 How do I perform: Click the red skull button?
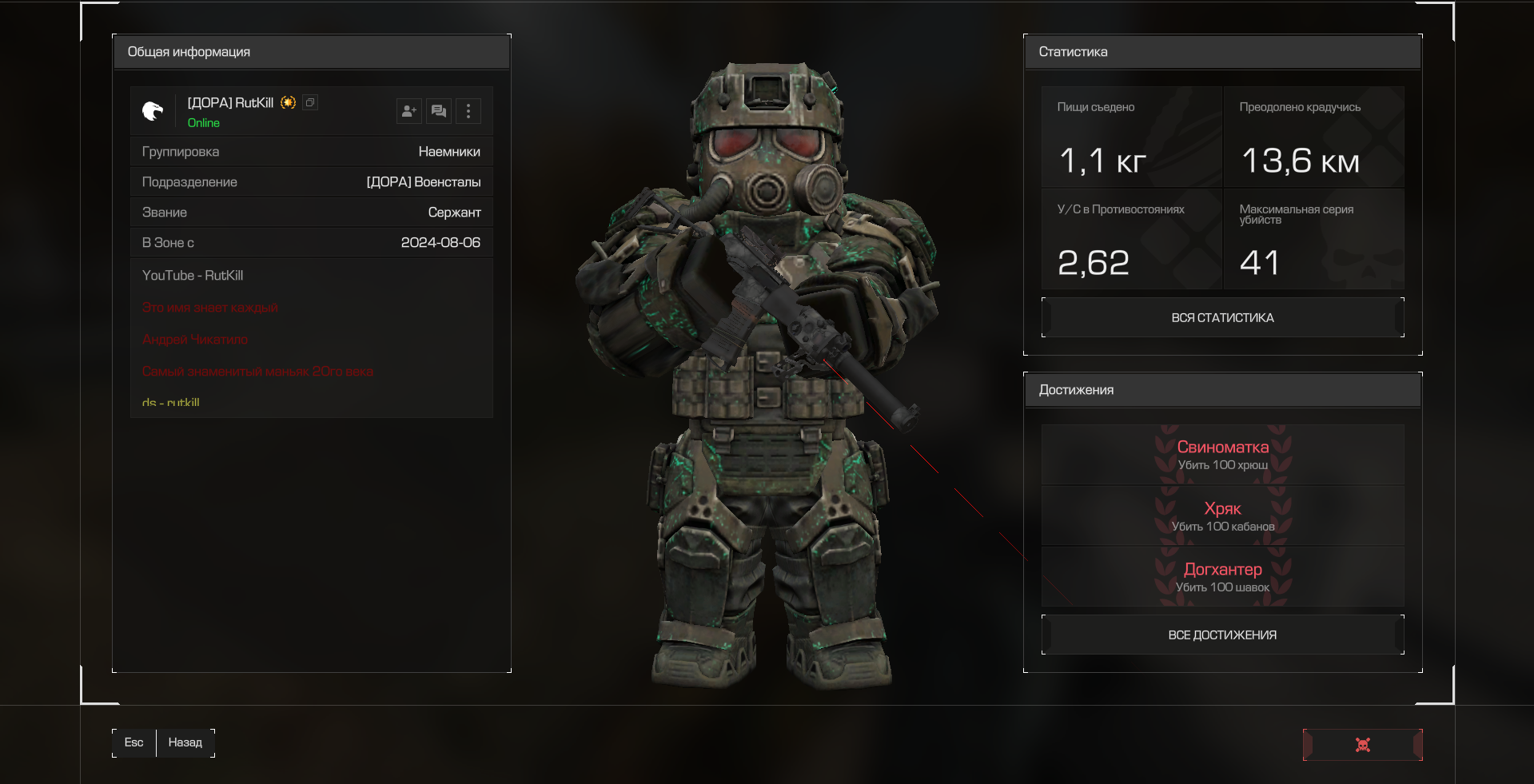point(1362,745)
